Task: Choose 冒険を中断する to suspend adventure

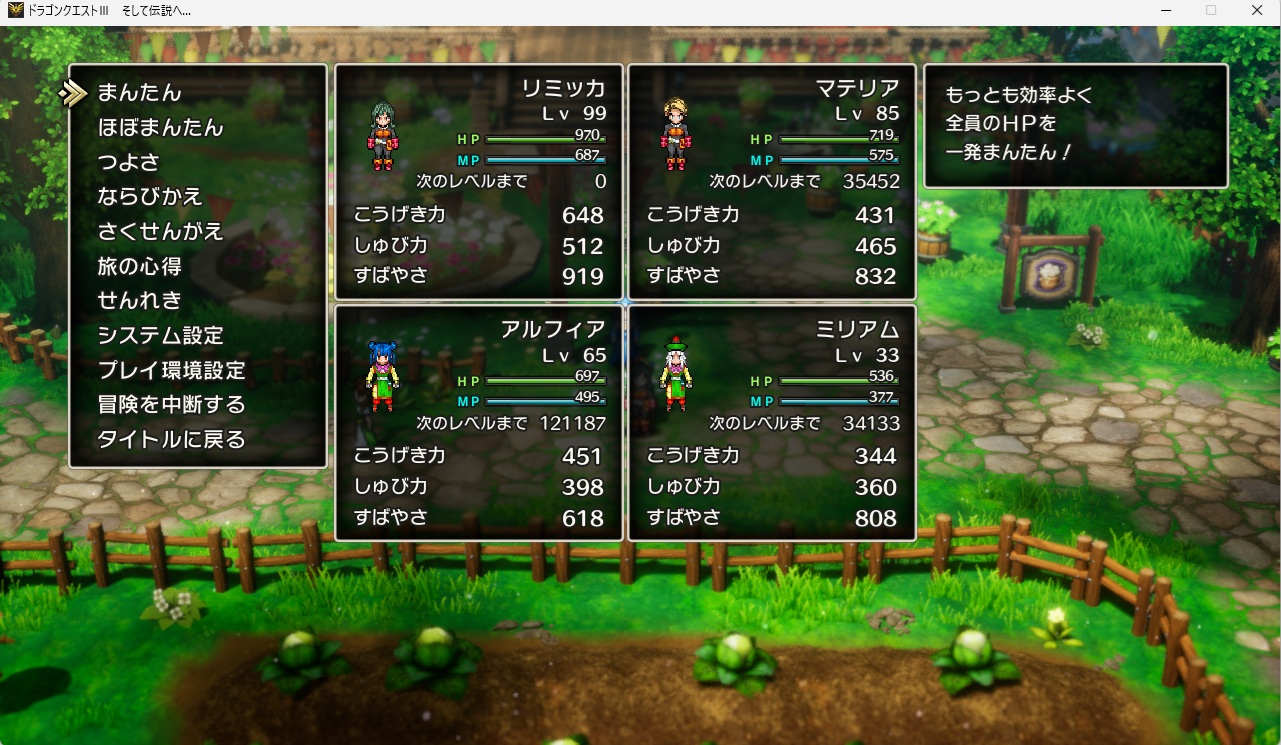Action: point(171,404)
